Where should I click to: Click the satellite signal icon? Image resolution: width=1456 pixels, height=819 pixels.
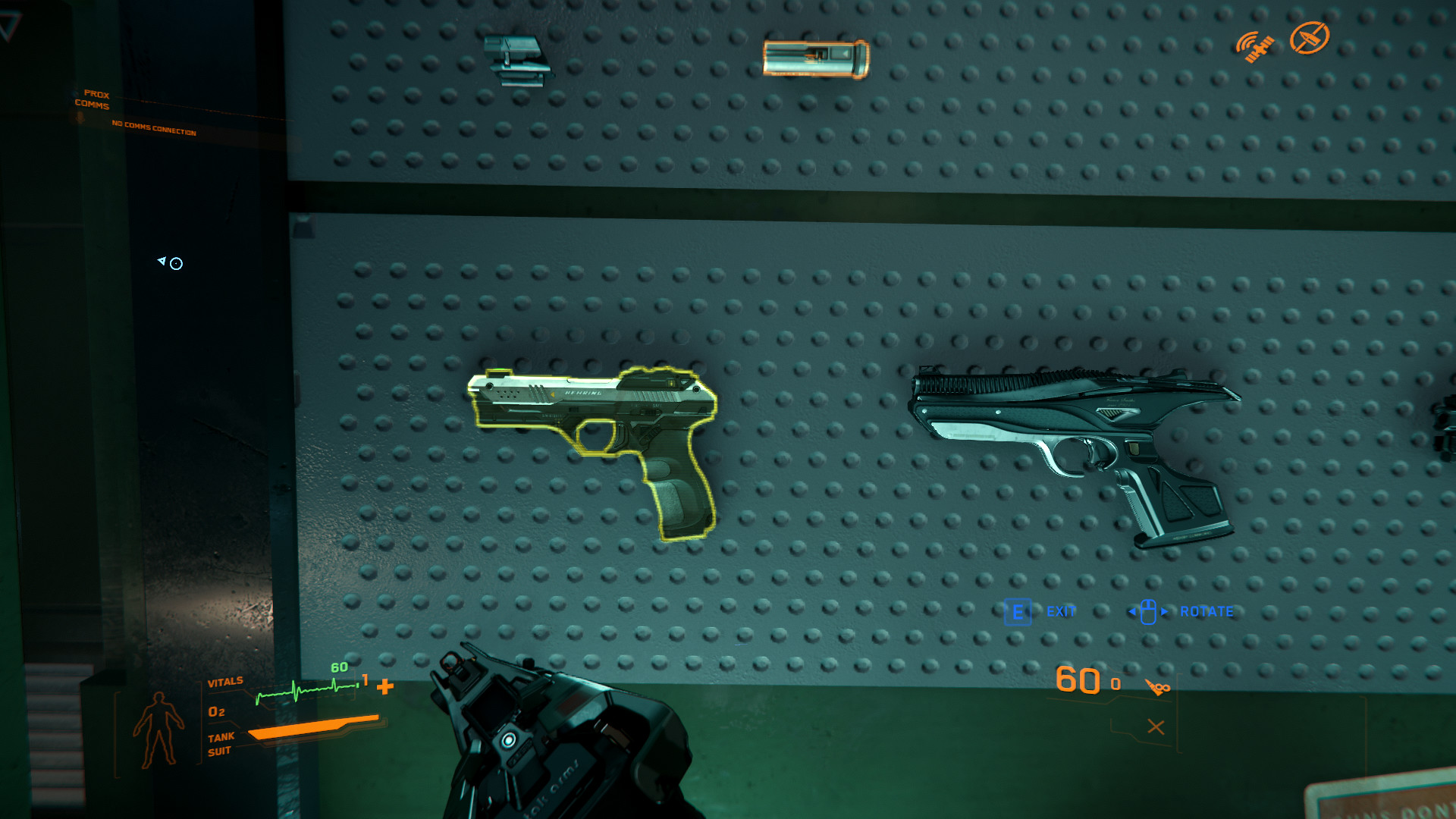coord(1255,46)
